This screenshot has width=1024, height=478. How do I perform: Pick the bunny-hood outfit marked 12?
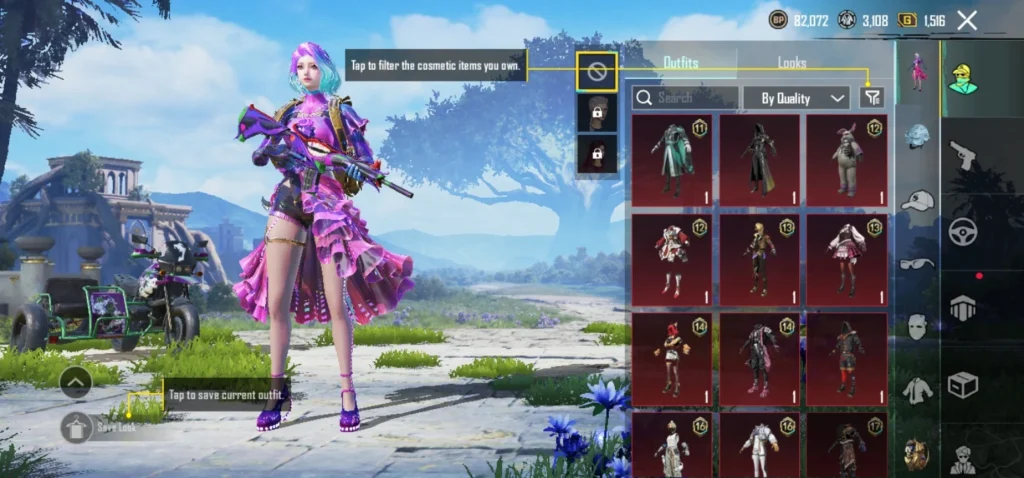pos(847,158)
